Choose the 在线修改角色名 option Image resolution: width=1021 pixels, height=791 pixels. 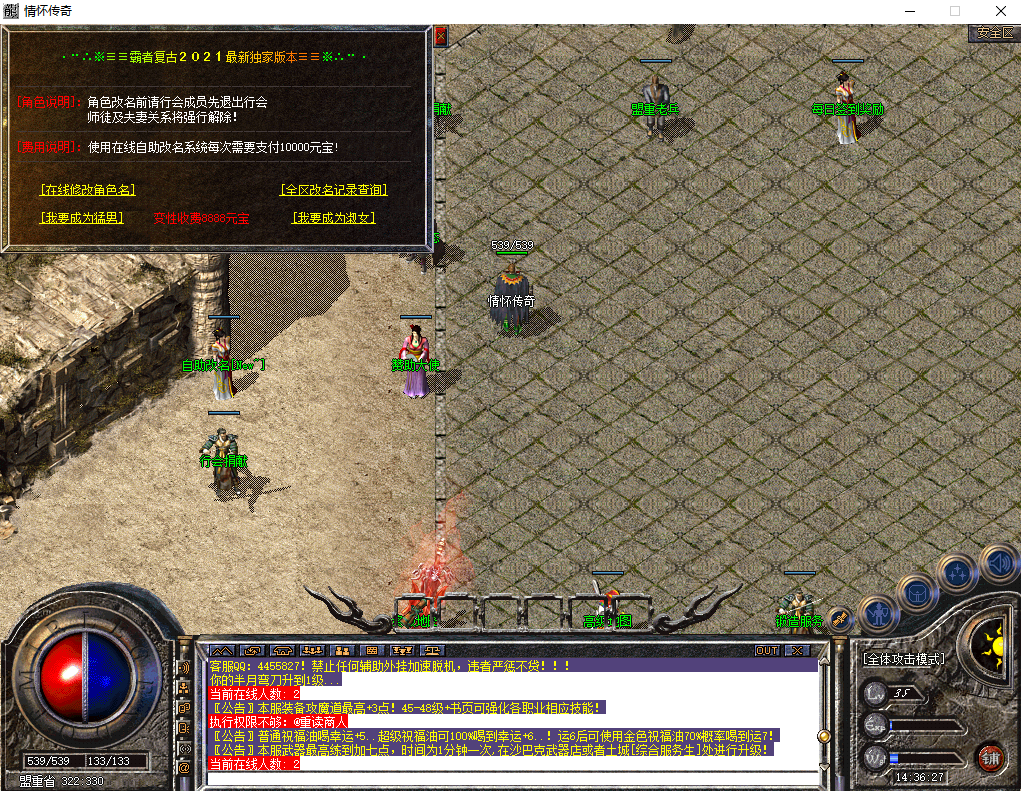pyautogui.click(x=88, y=190)
